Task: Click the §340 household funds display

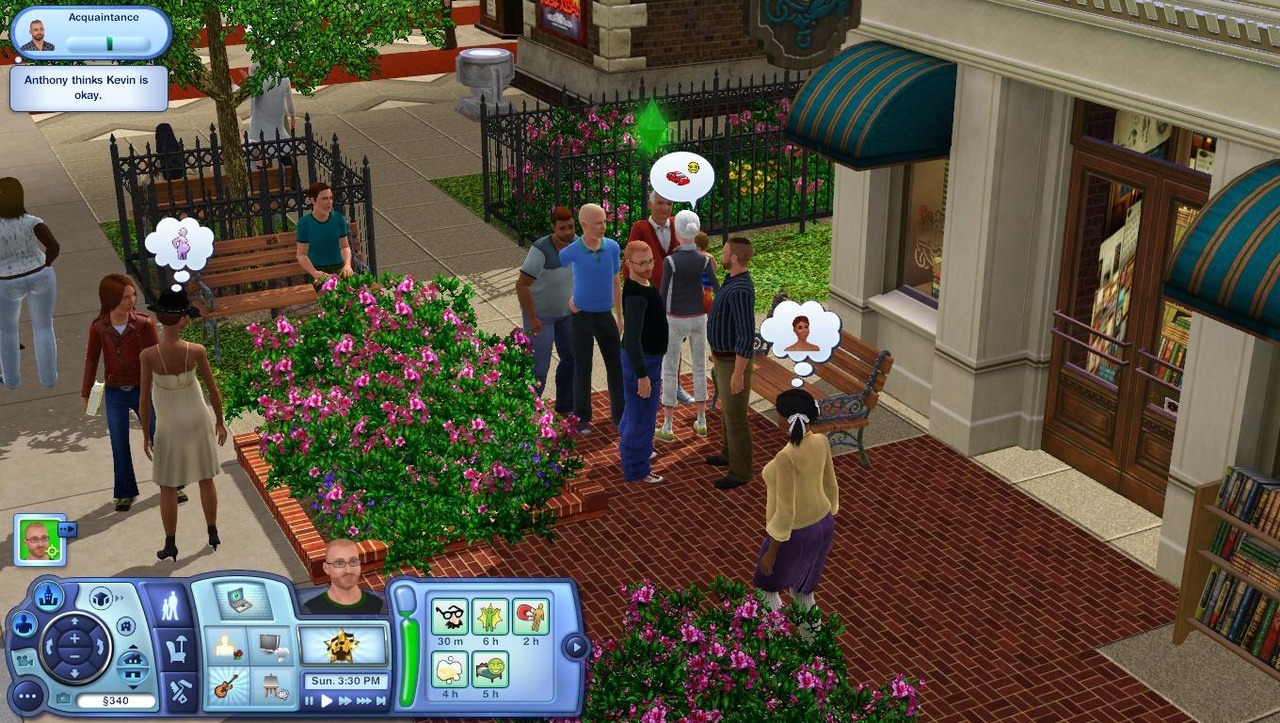Action: point(117,701)
